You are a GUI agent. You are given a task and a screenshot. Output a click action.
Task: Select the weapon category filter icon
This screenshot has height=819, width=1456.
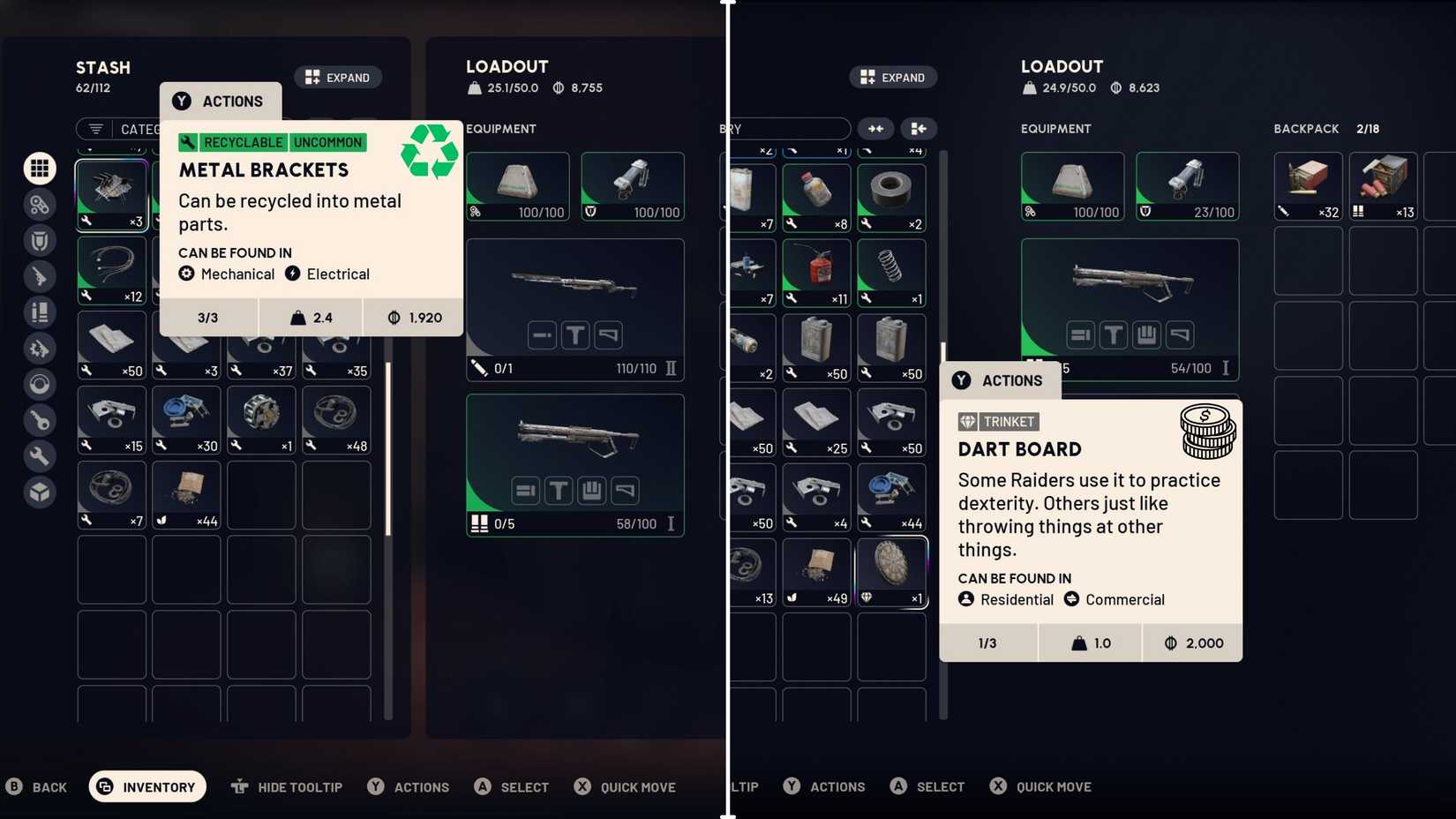click(40, 276)
